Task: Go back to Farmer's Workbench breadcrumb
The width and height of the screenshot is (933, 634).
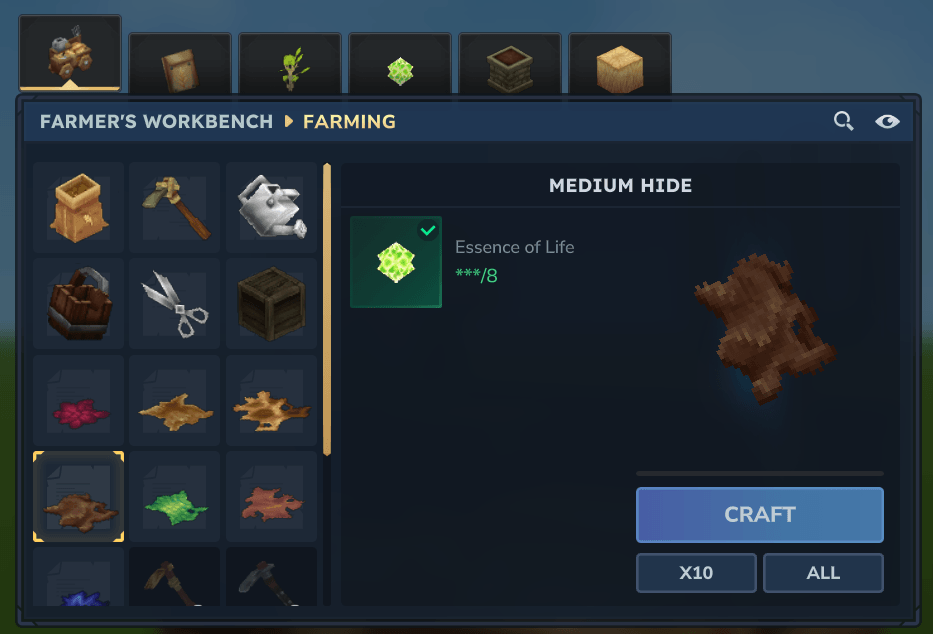Action: pyautogui.click(x=156, y=122)
